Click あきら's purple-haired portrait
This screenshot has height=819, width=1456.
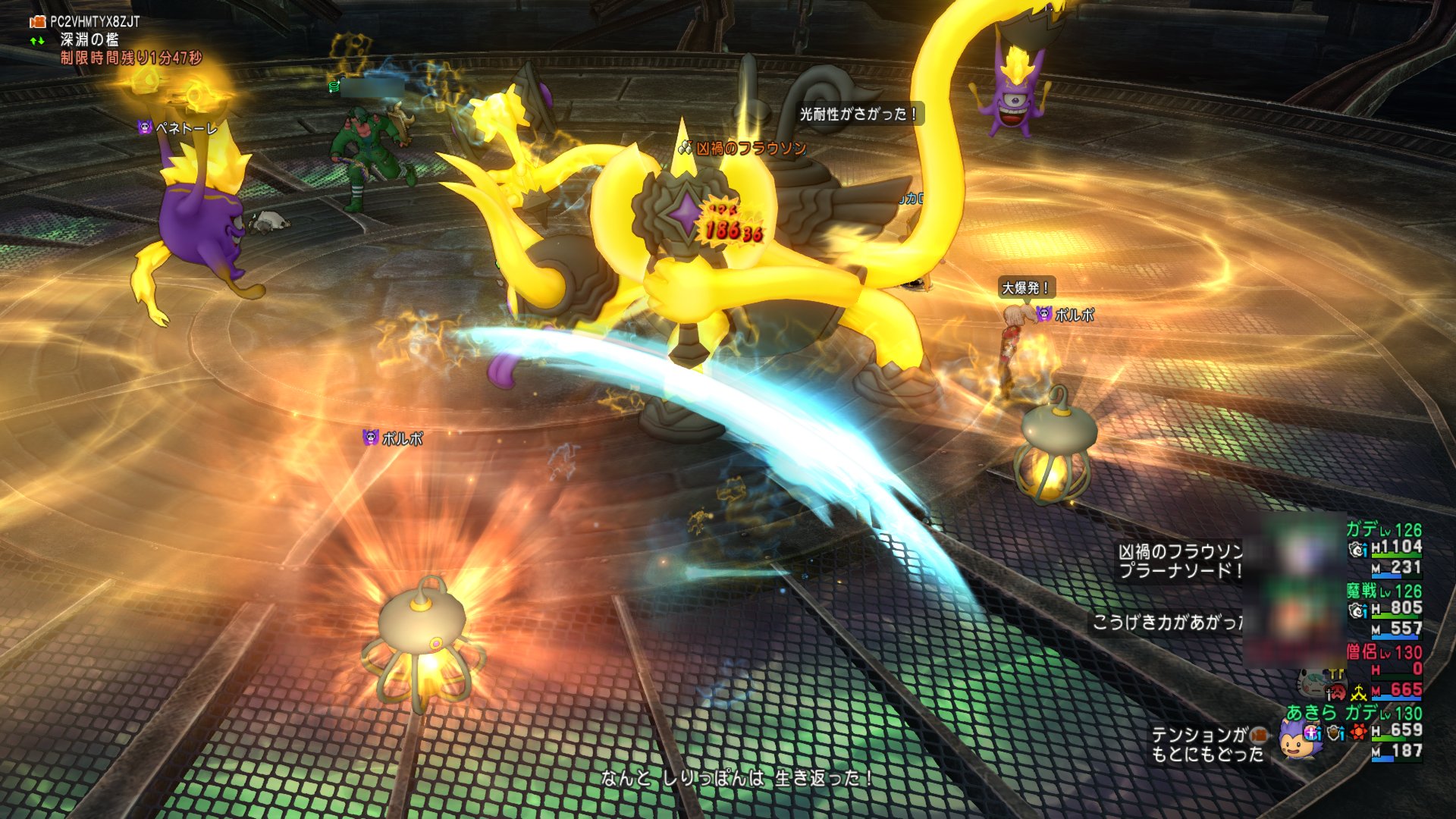1295,739
